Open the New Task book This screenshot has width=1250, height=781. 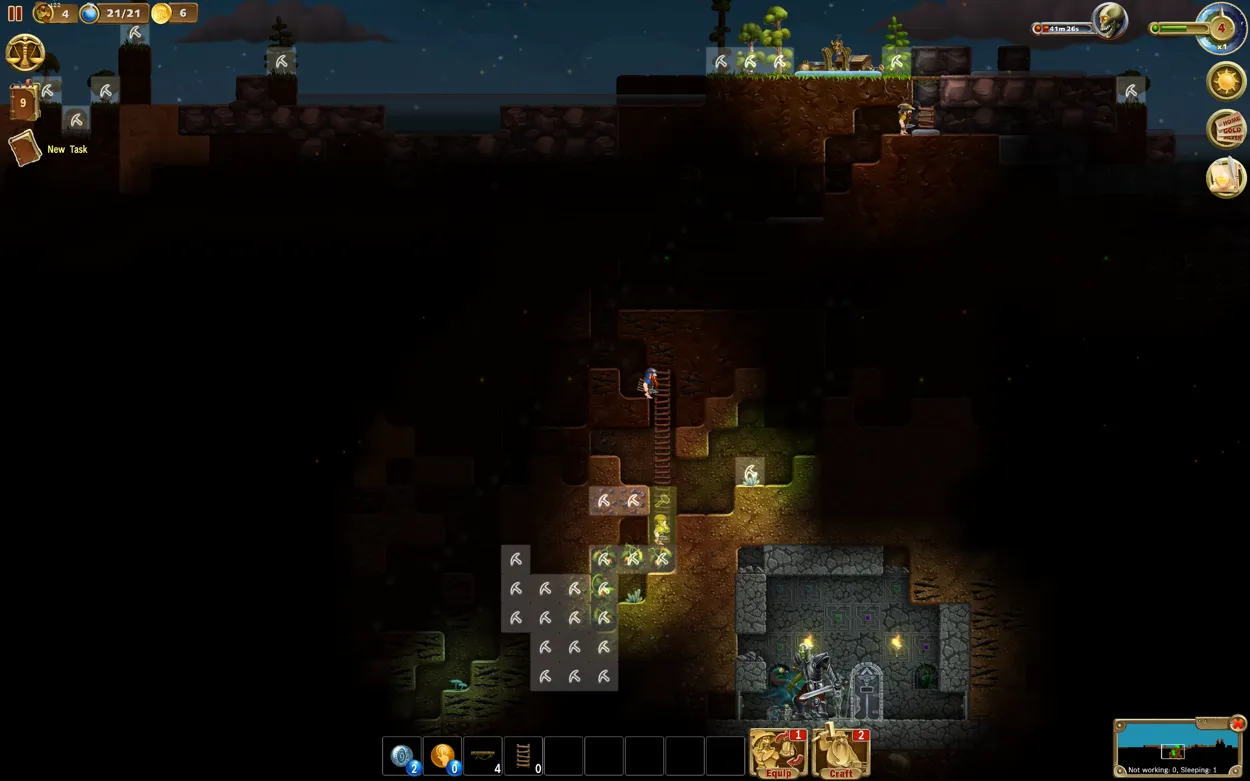click(x=25, y=149)
